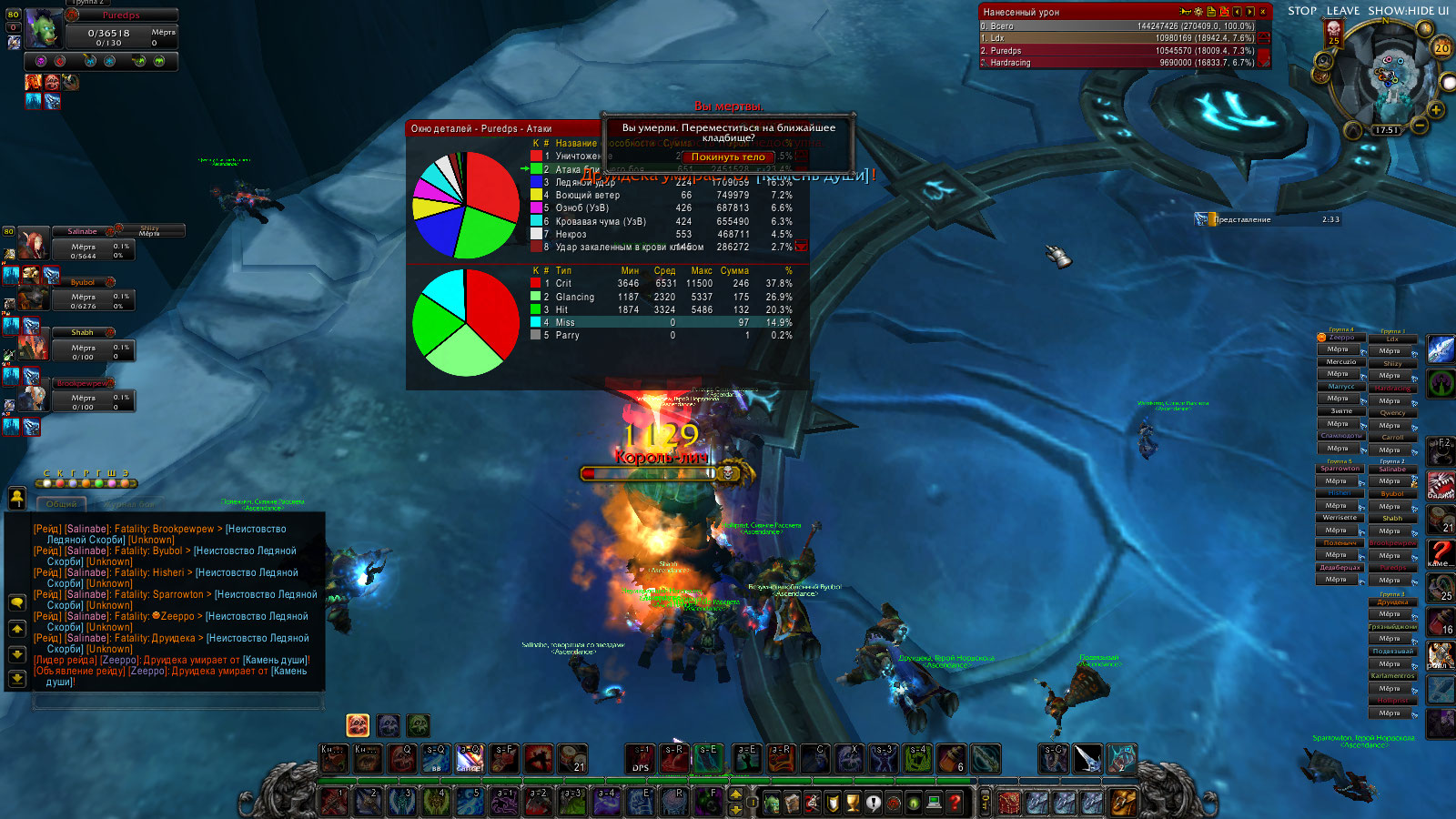Image resolution: width=1456 pixels, height=819 pixels.
Task: Select the Ldx row in the damage meter
Action: pos(1117,38)
